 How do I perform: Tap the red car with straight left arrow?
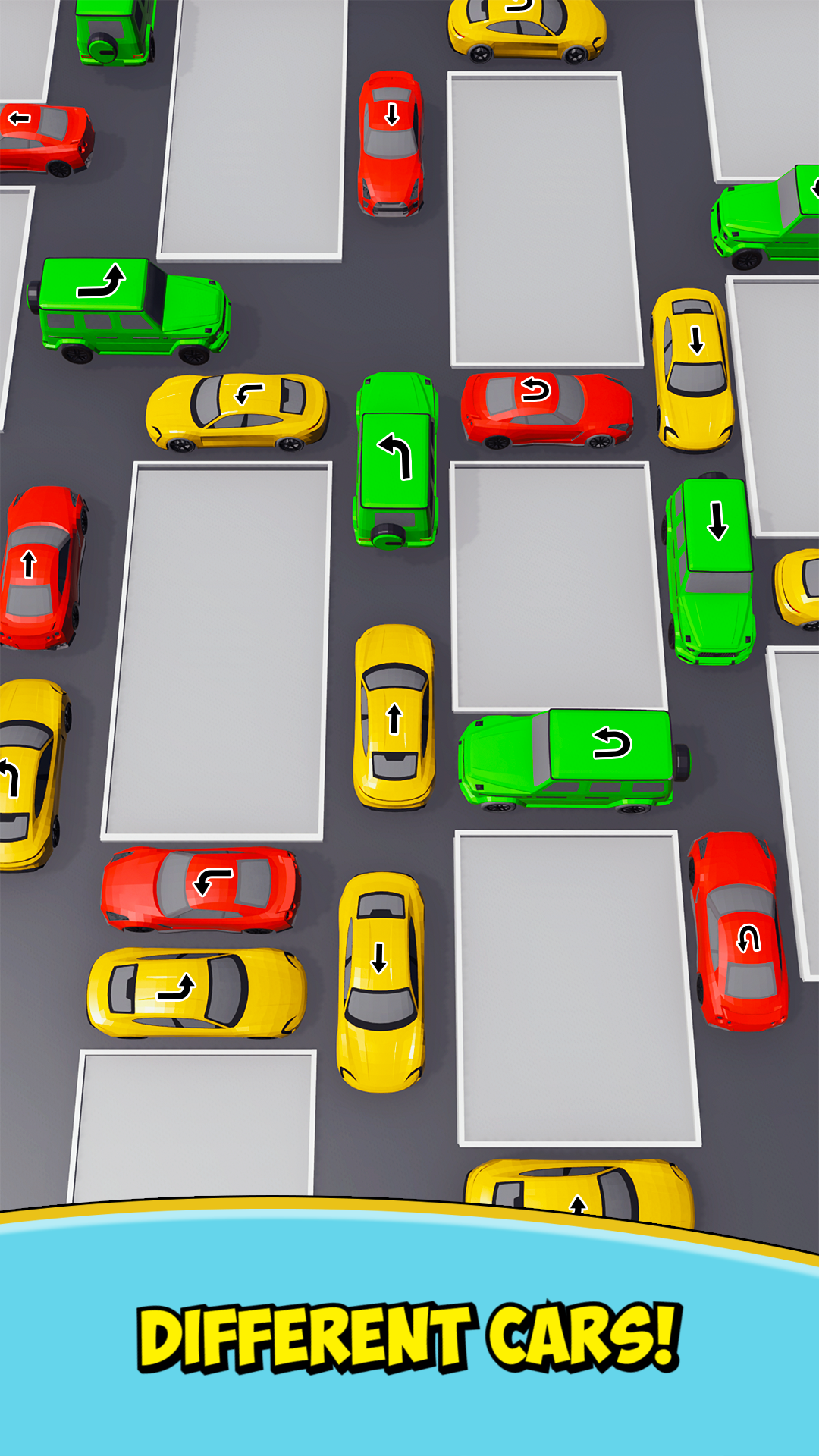click(44, 138)
